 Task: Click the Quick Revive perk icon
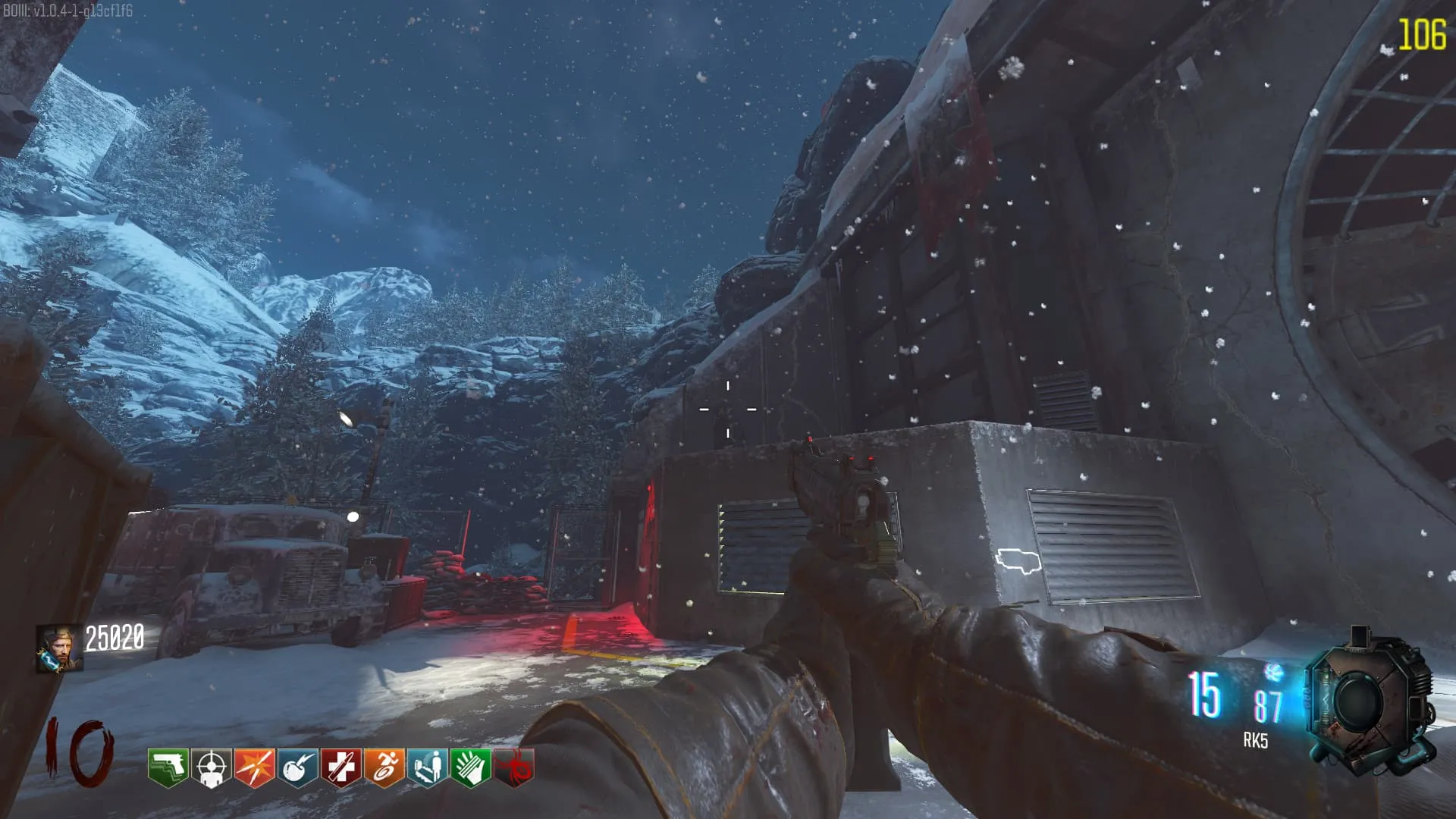pos(427,767)
